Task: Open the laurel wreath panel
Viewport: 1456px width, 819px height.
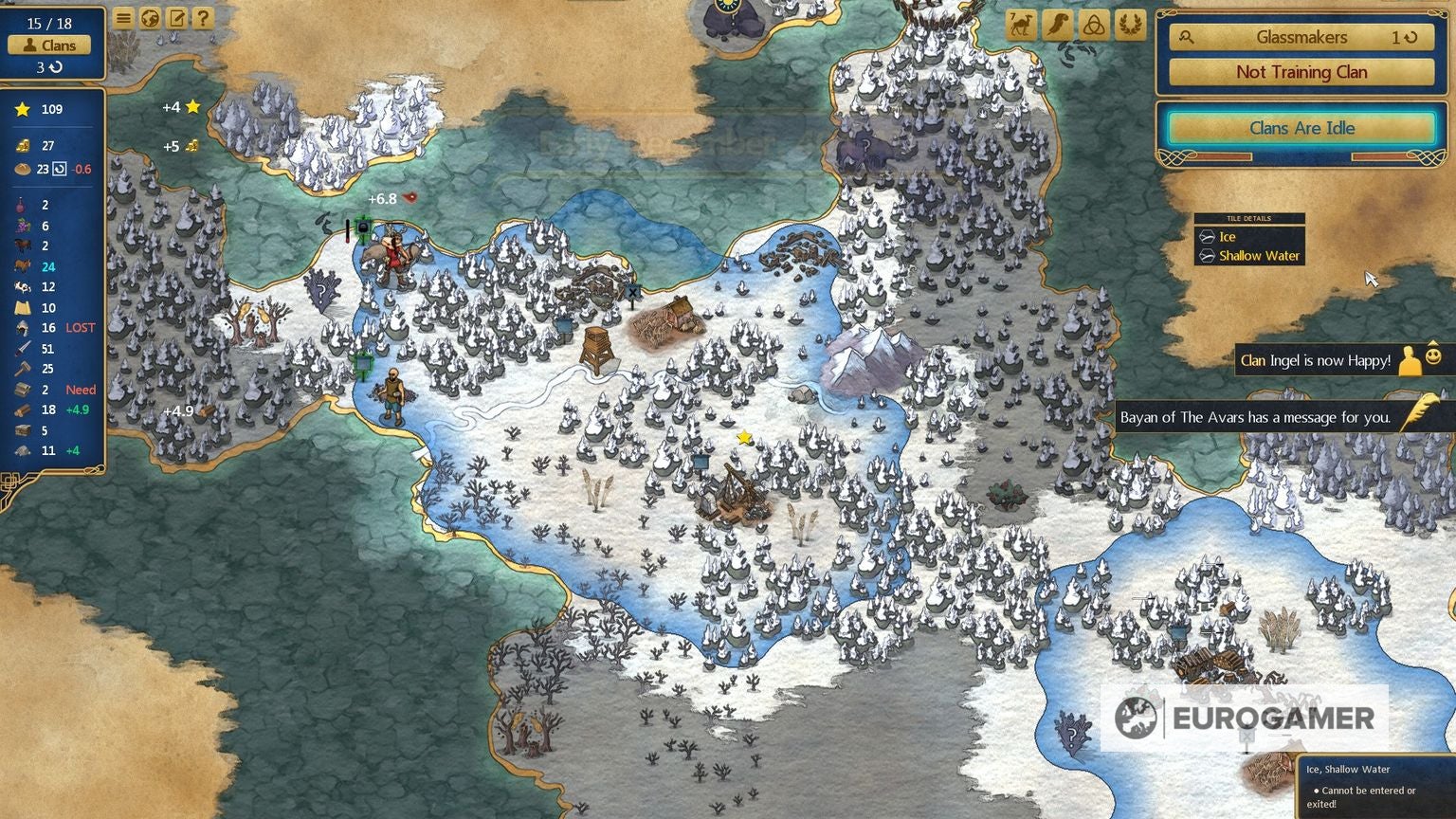Action: 1129,25
